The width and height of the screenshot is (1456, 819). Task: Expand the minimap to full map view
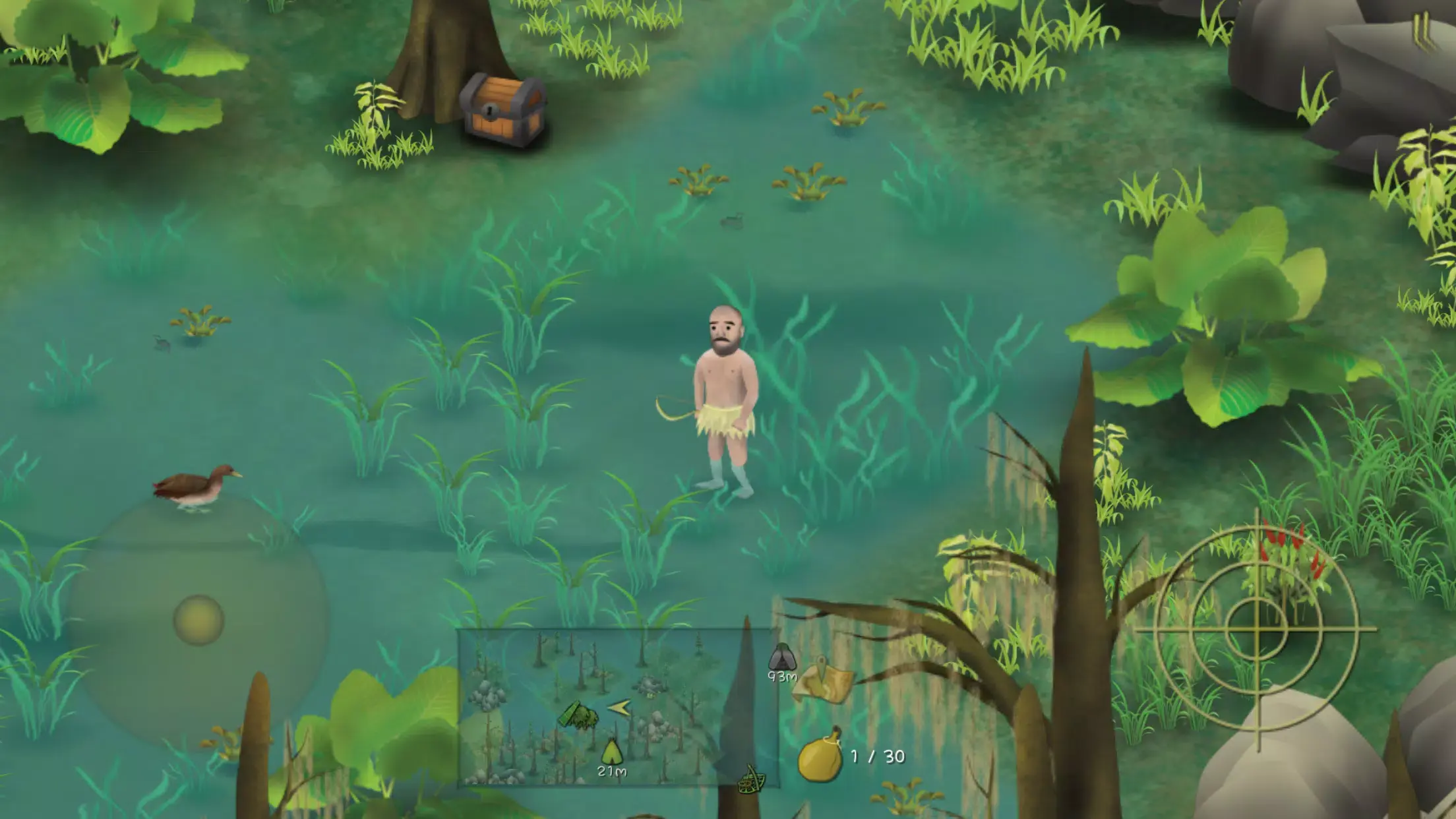tap(619, 709)
